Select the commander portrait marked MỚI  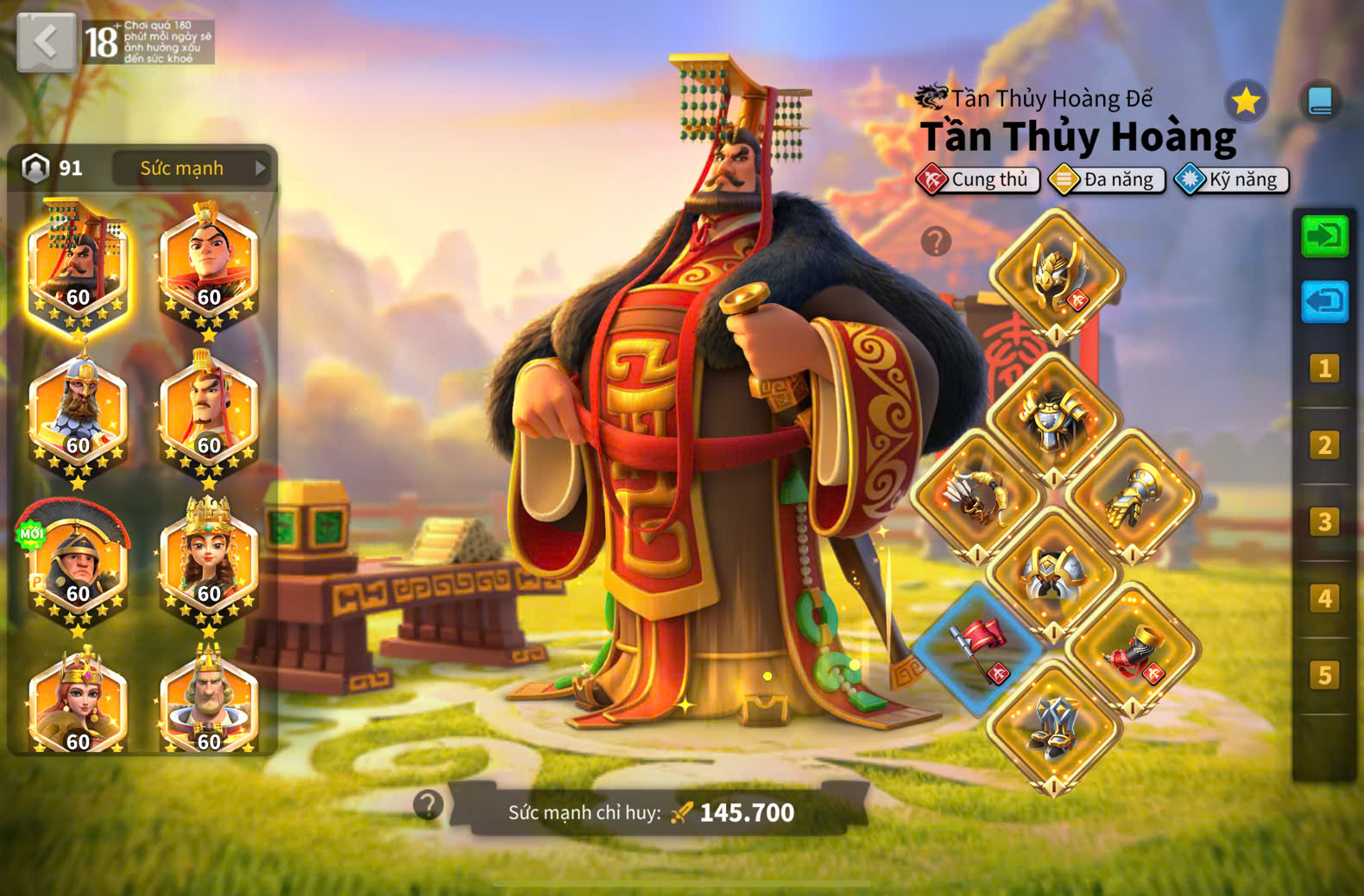click(x=78, y=563)
